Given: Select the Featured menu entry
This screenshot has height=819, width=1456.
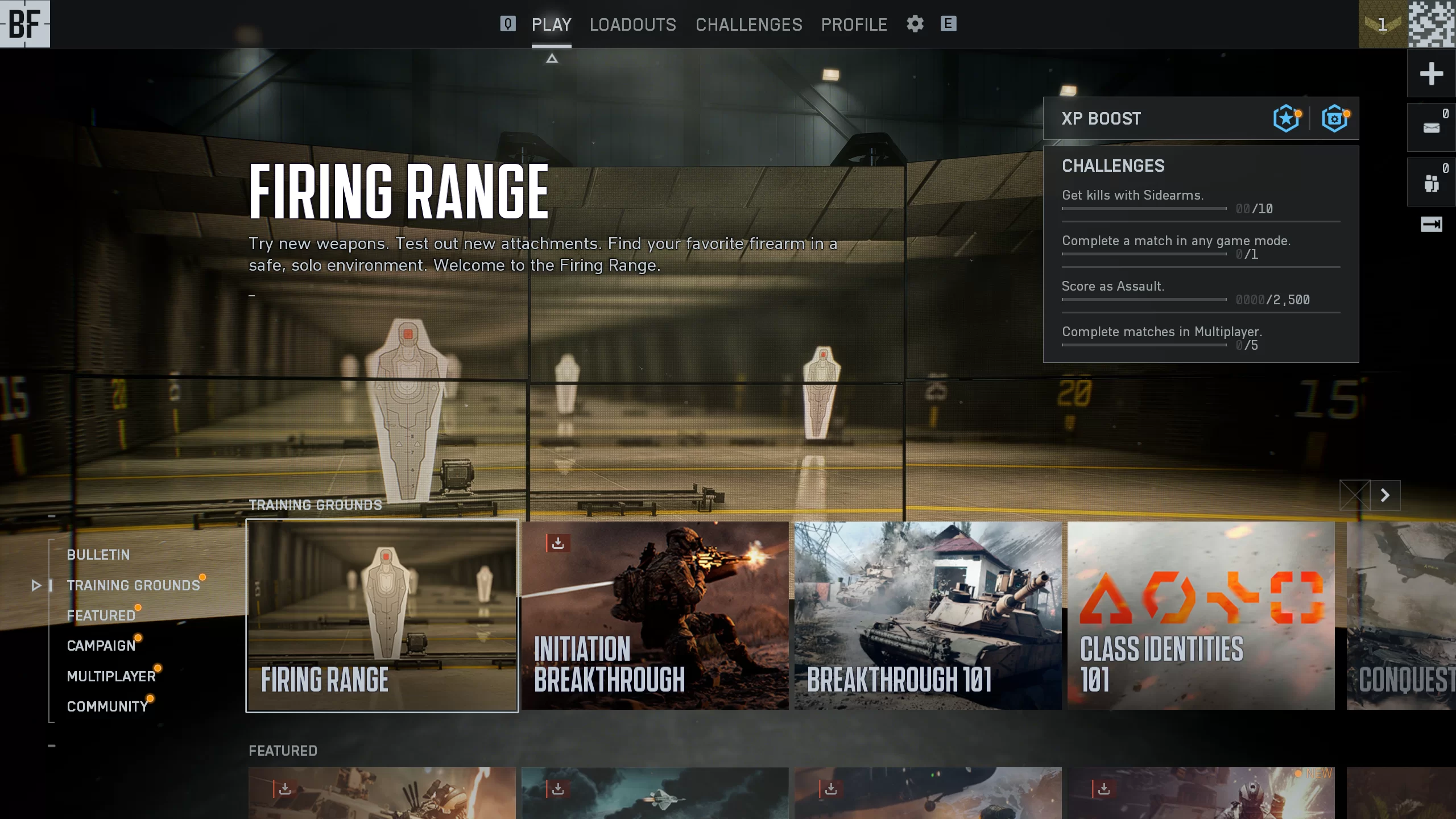Looking at the screenshot, I should [101, 615].
